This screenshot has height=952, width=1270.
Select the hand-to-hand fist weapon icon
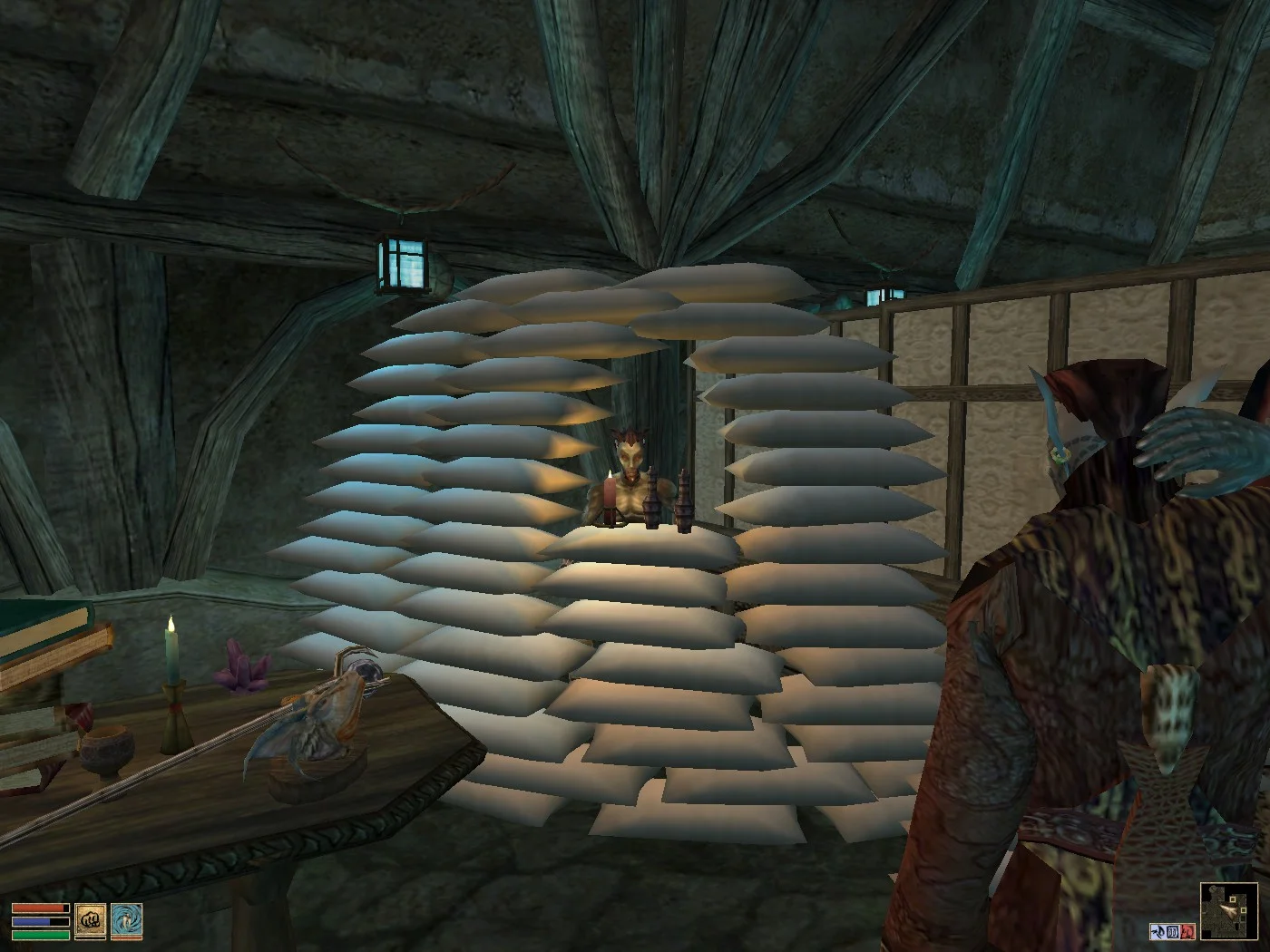90,920
